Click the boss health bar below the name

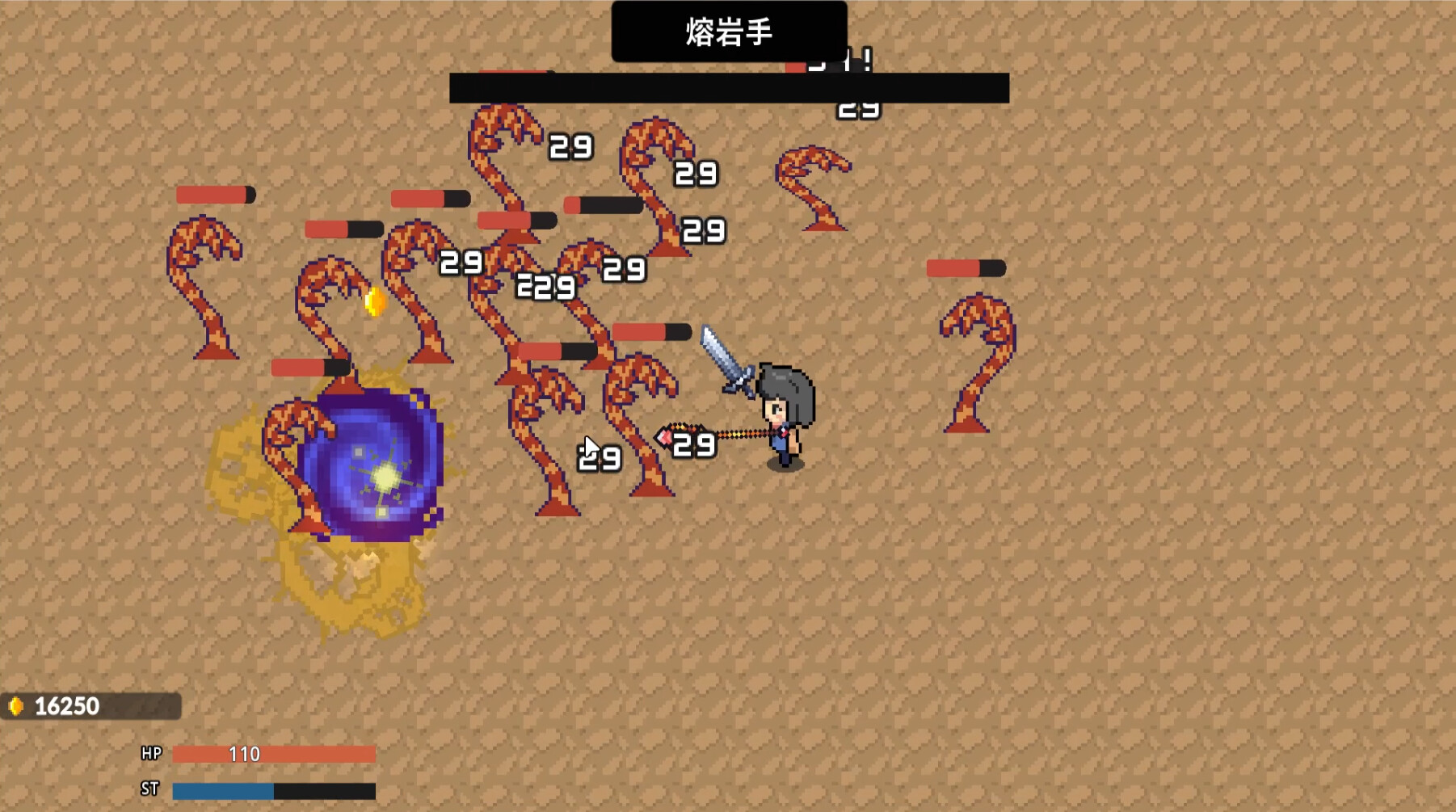[727, 86]
